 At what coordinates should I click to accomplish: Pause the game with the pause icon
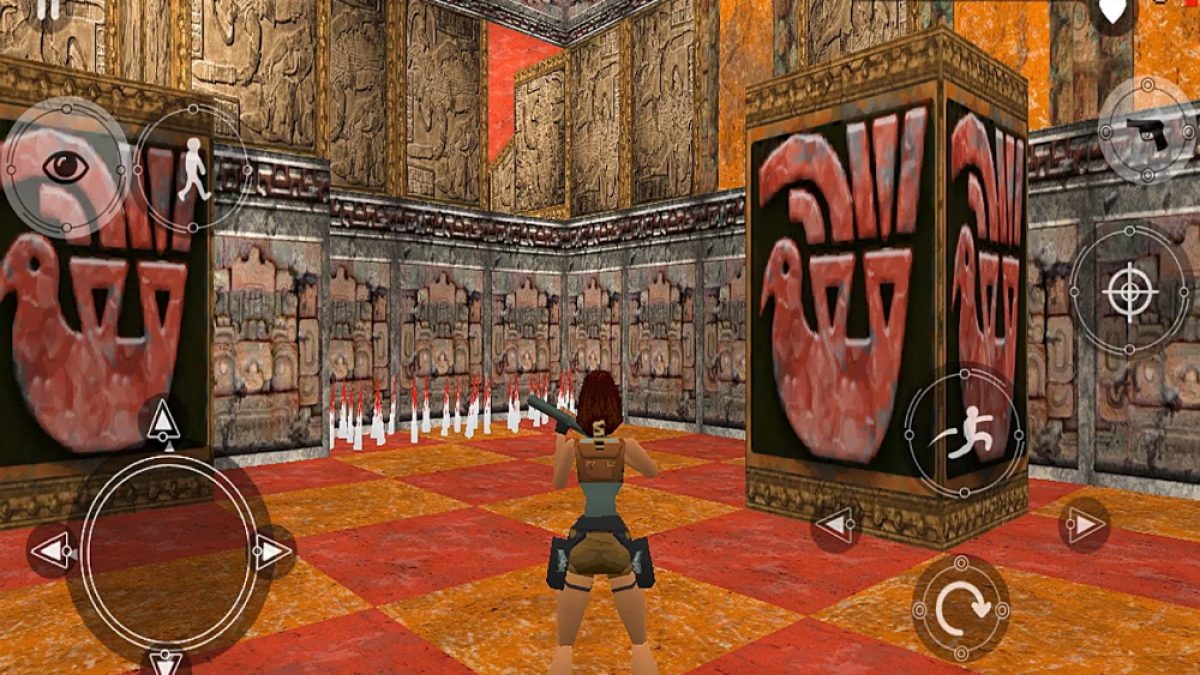point(47,8)
